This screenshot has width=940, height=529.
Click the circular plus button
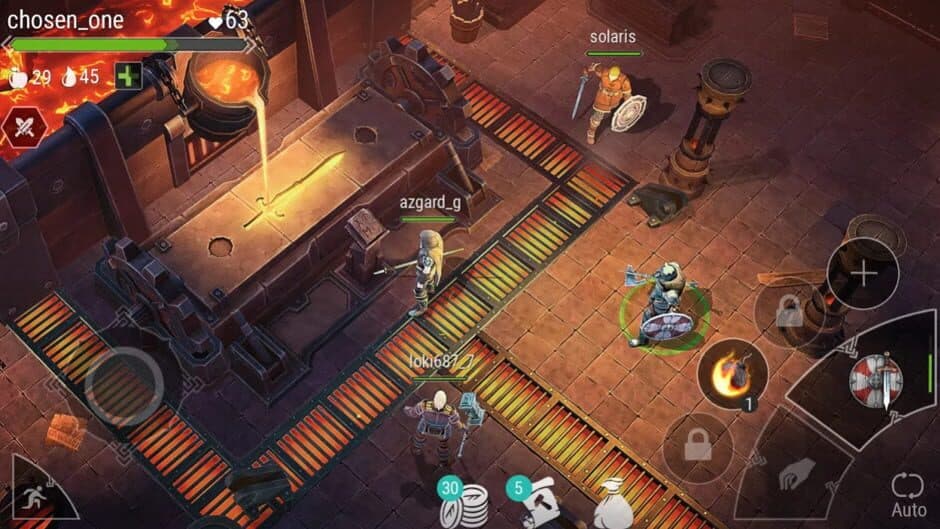[862, 273]
